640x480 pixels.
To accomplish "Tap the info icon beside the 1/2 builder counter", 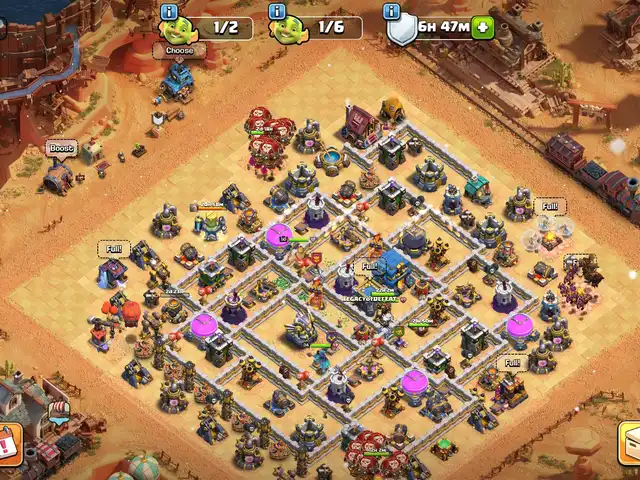I will pyautogui.click(x=168, y=11).
